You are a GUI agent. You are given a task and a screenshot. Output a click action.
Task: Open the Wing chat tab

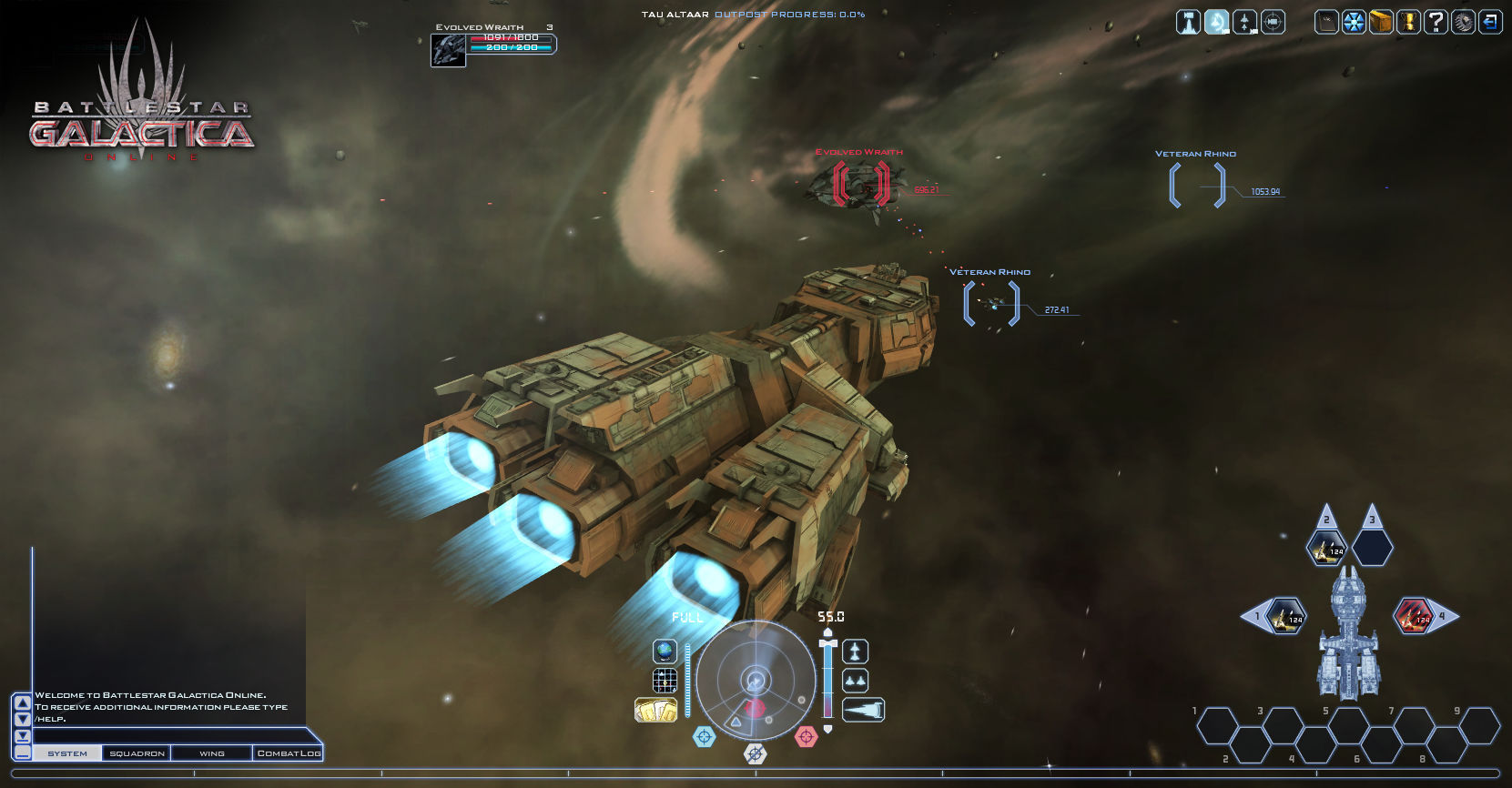point(211,753)
